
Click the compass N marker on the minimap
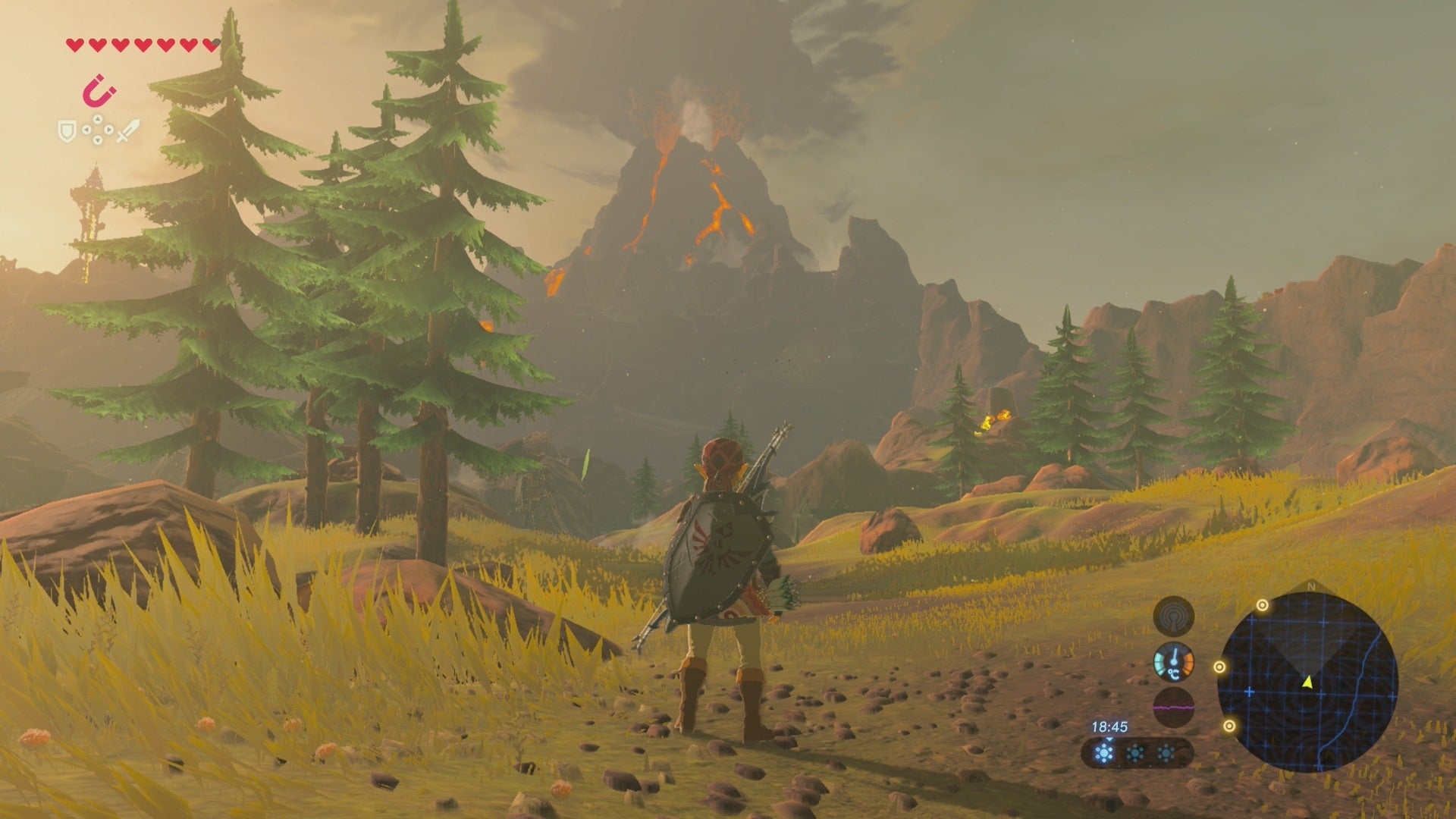click(x=1310, y=585)
